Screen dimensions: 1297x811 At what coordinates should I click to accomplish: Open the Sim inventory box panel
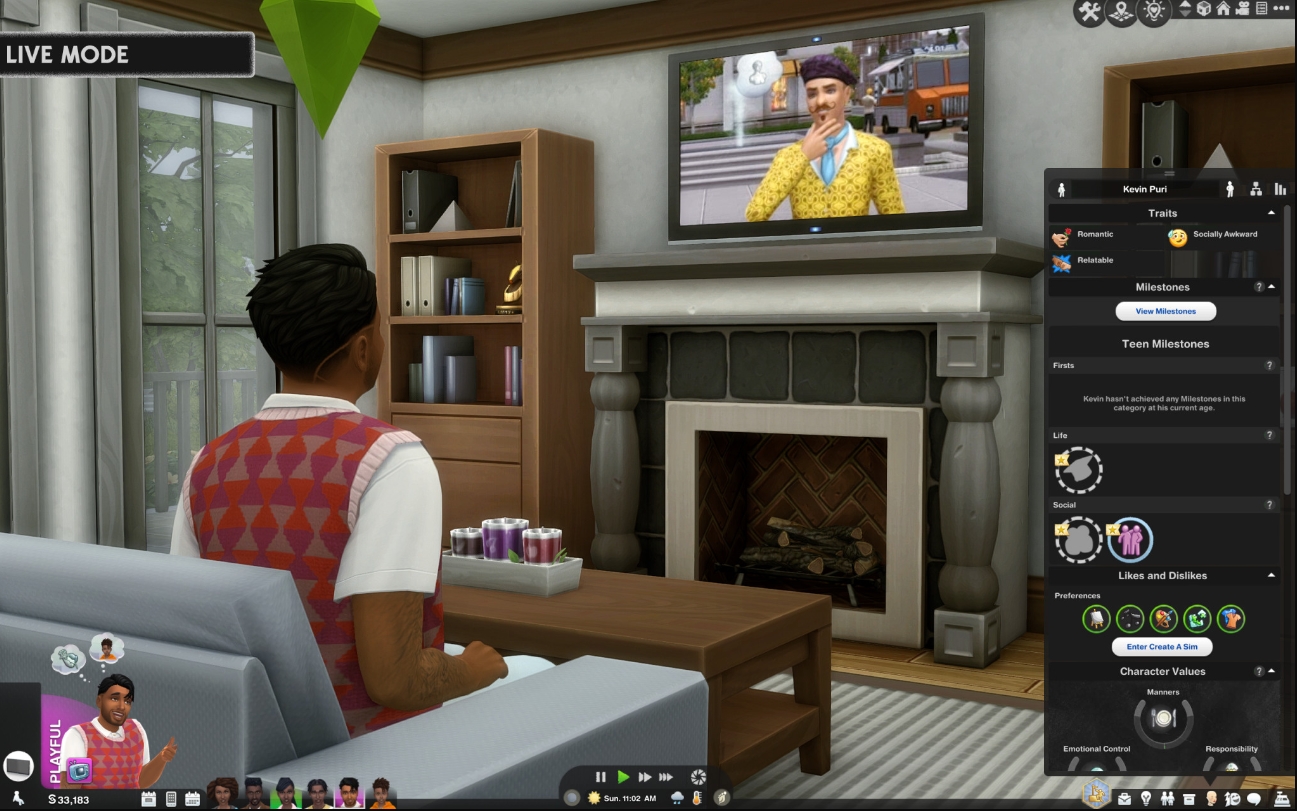1189,799
